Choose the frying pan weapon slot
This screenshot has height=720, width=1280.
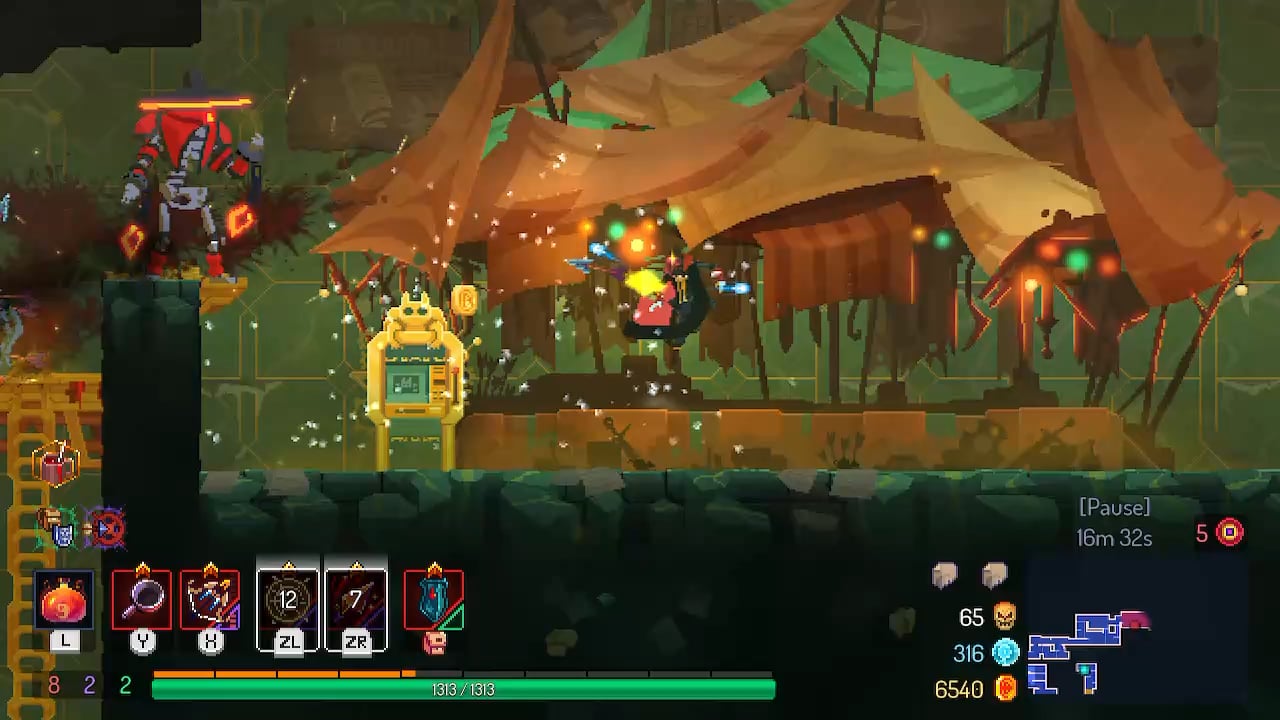pyautogui.click(x=142, y=600)
